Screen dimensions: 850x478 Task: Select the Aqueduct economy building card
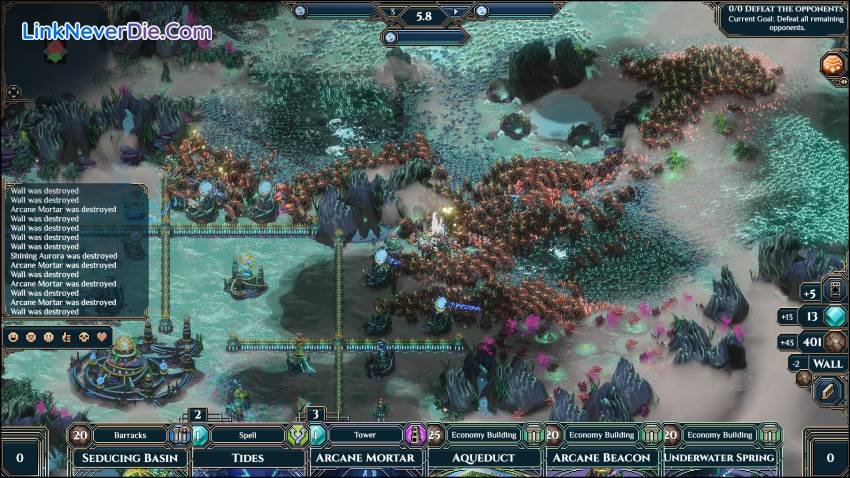coord(484,457)
